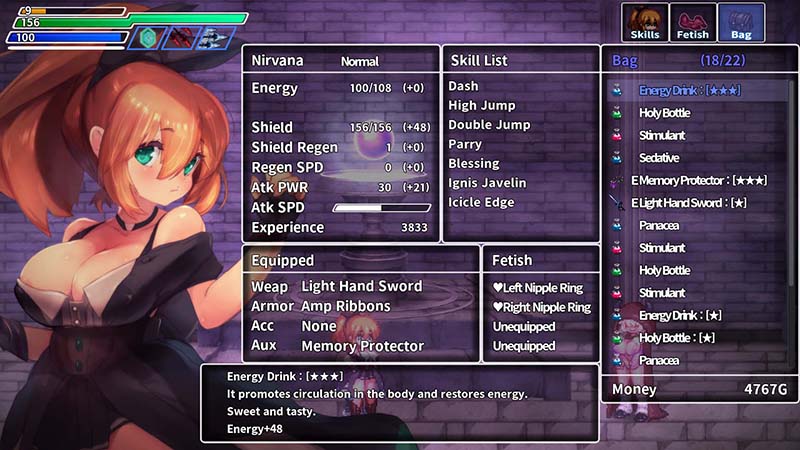
Task: Select the one-star Energy Drink in the bag
Action: (x=680, y=316)
